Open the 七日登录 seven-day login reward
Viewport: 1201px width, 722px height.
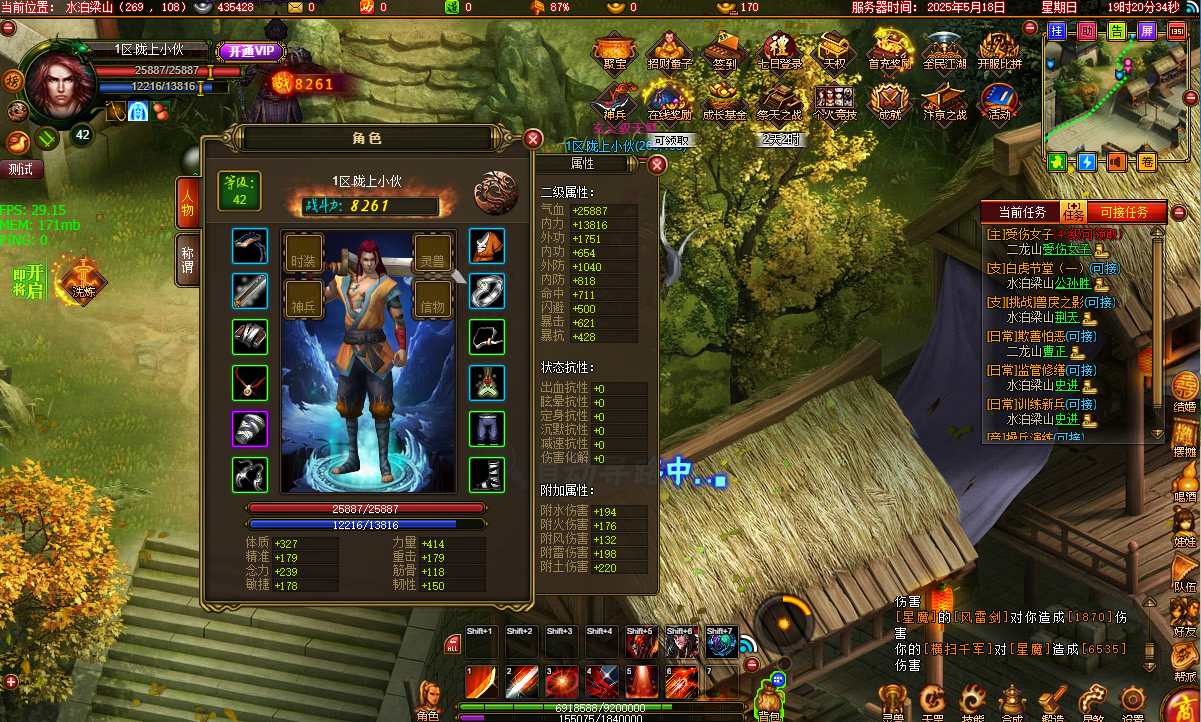(x=780, y=50)
